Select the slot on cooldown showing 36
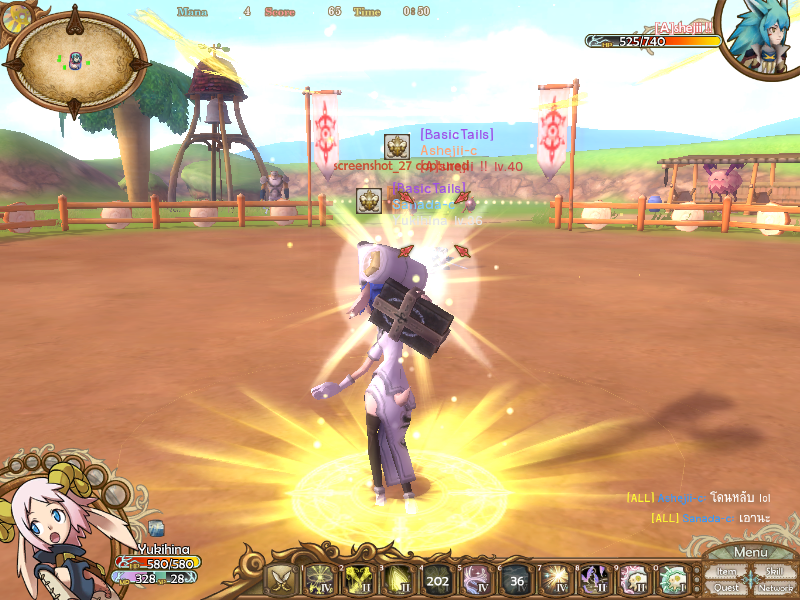This screenshot has height=600, width=800. point(515,579)
